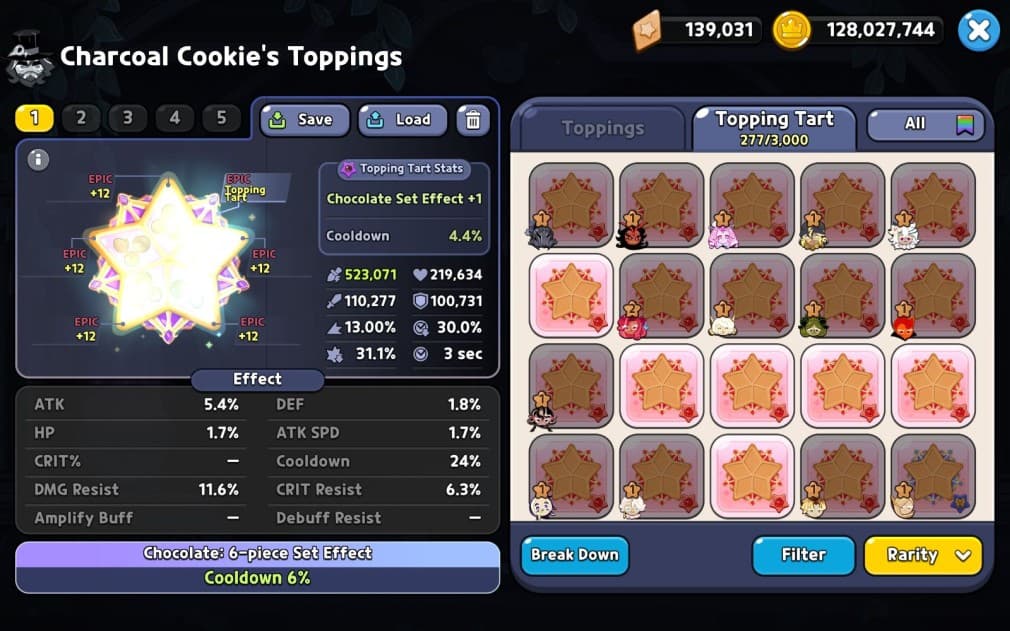Expand the Rarity sort dropdown
This screenshot has height=631, width=1010.
922,555
